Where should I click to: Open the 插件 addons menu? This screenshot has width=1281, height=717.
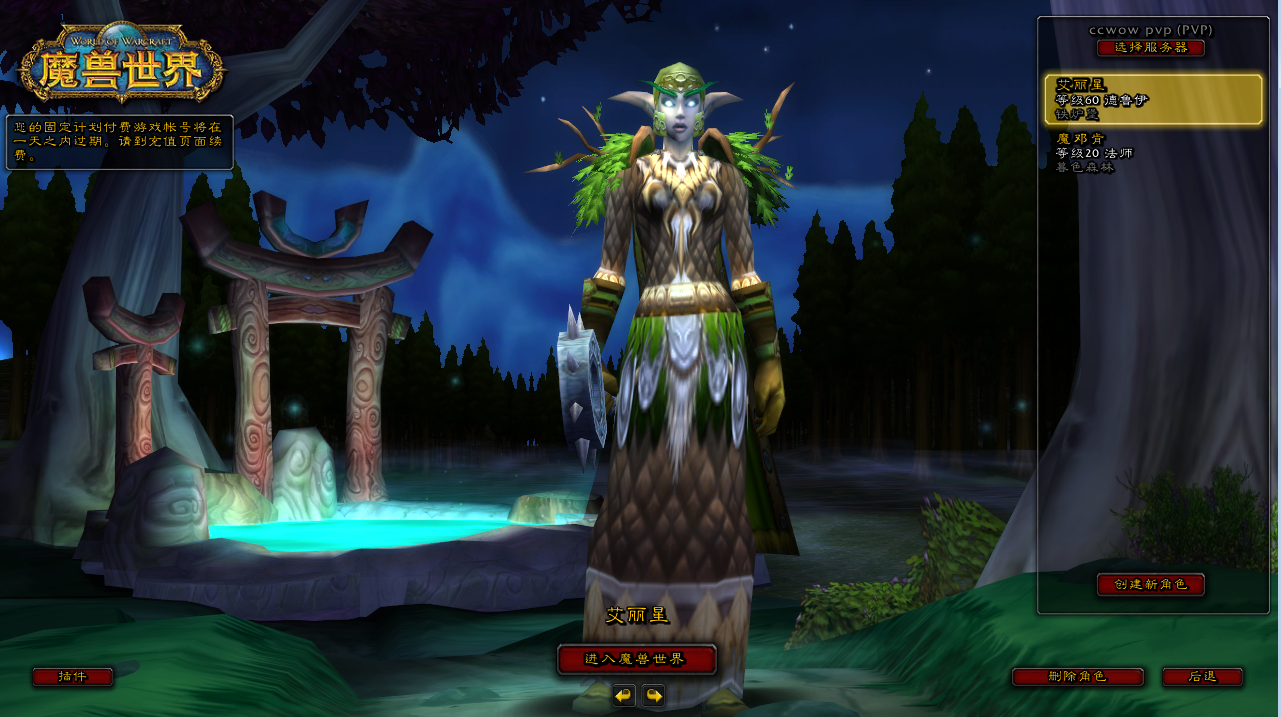tap(72, 677)
